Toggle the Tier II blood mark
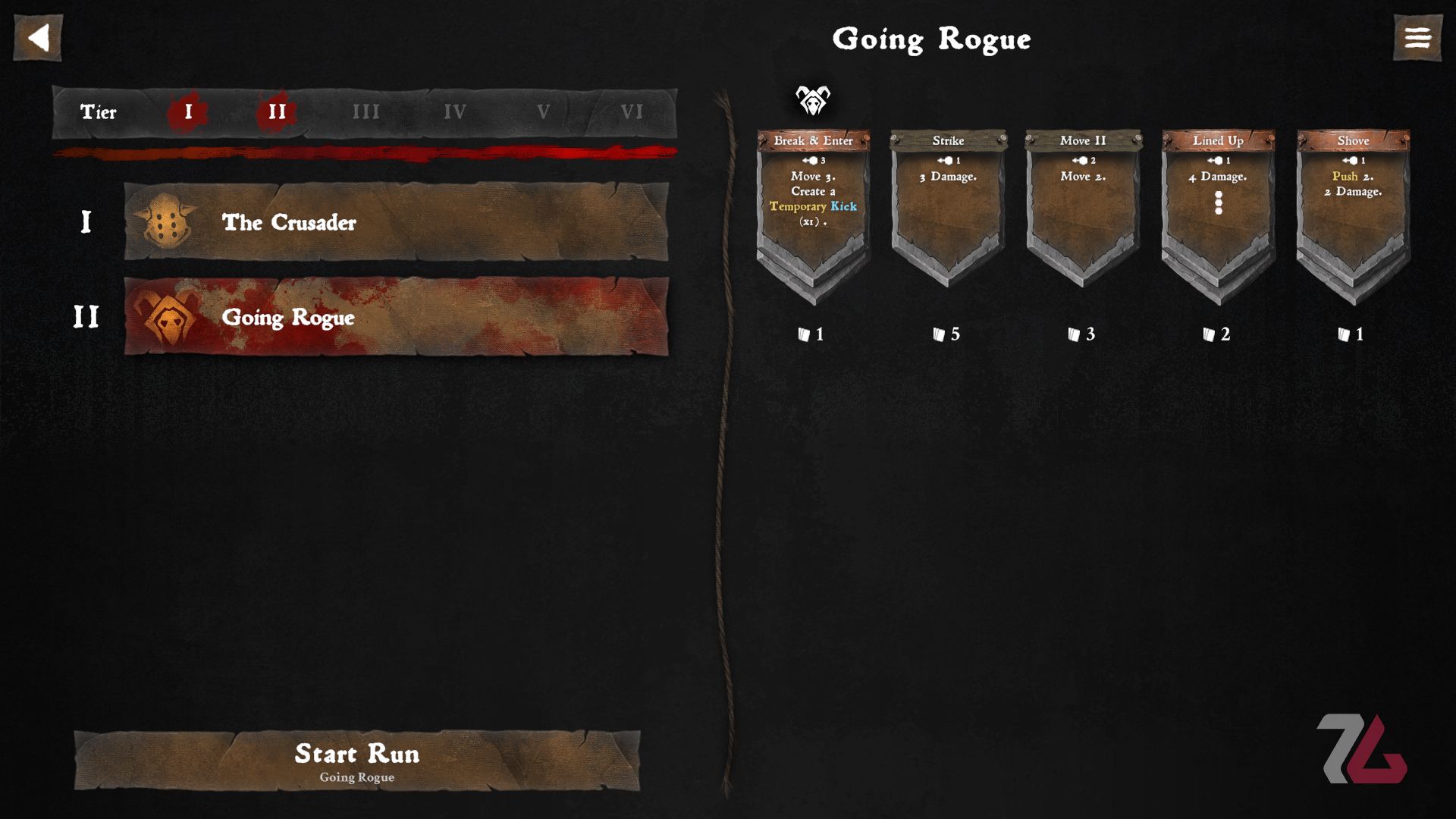Image resolution: width=1456 pixels, height=819 pixels. 276,111
